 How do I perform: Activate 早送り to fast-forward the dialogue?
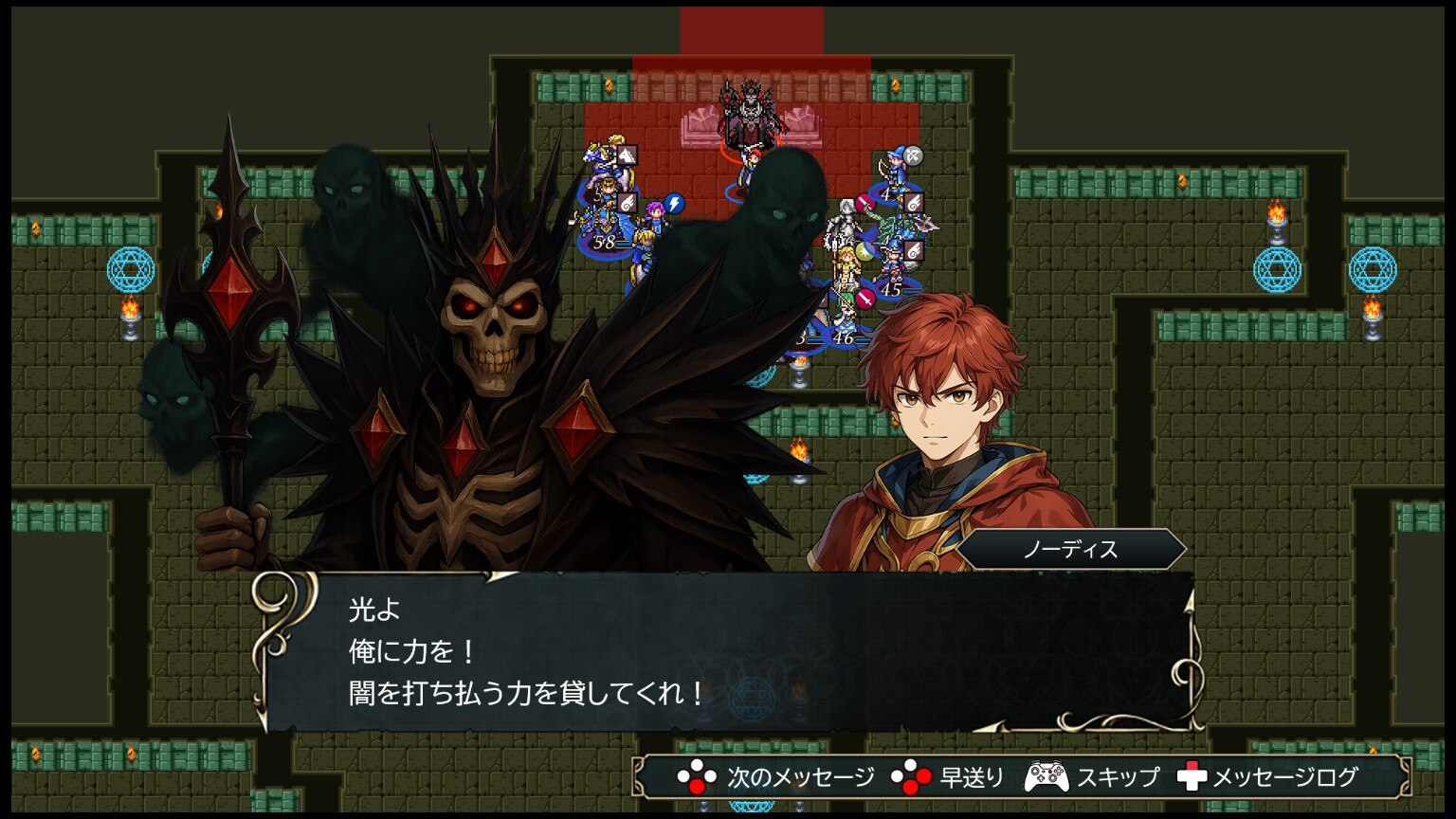coord(948,778)
